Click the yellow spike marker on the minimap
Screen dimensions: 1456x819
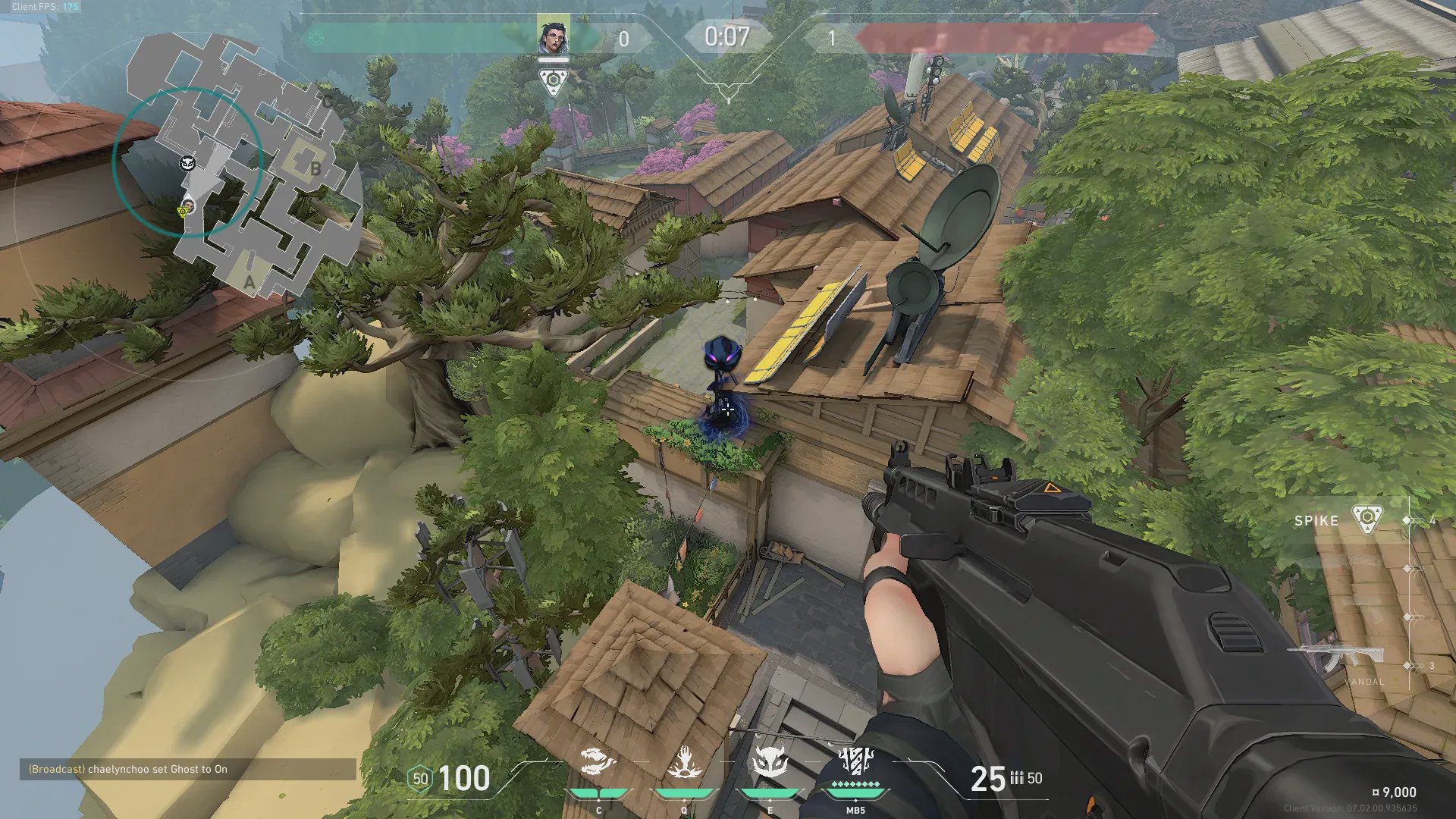pyautogui.click(x=183, y=211)
